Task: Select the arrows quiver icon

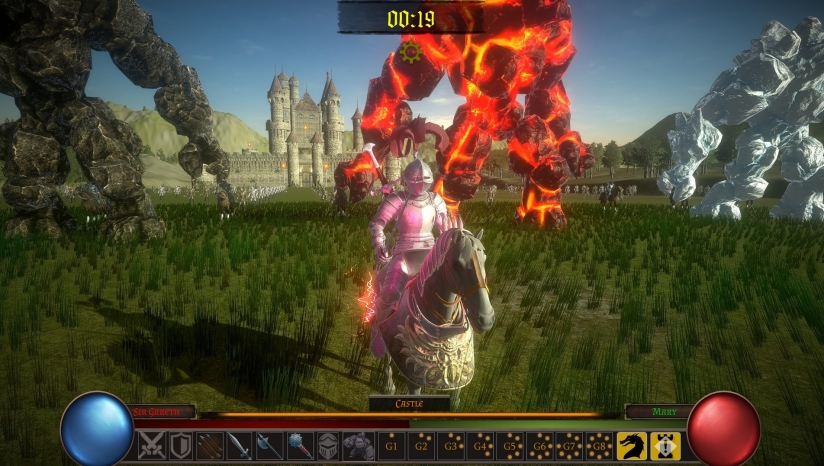Action: point(210,446)
